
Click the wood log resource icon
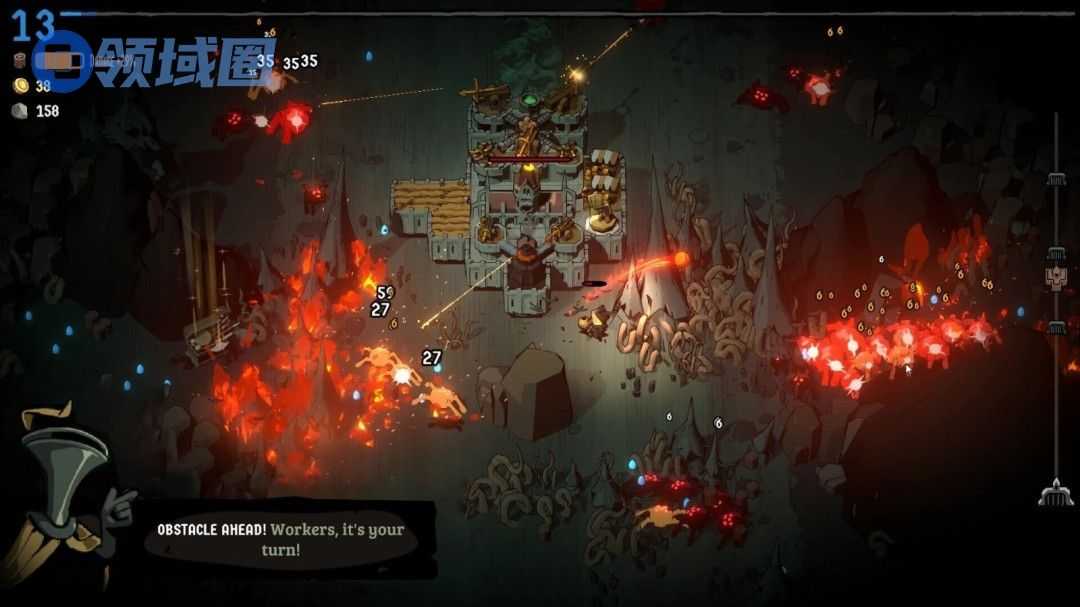(x=20, y=60)
